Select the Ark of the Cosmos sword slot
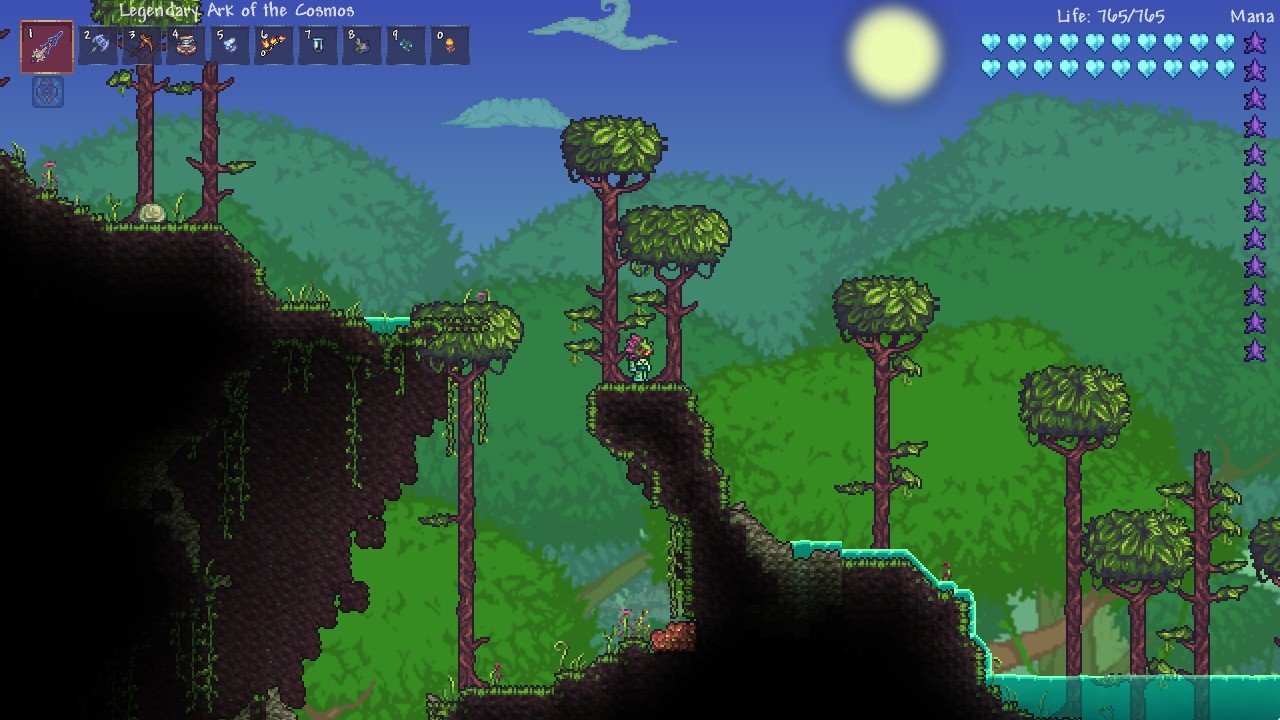Screen dimensions: 1280x720 click(47, 47)
